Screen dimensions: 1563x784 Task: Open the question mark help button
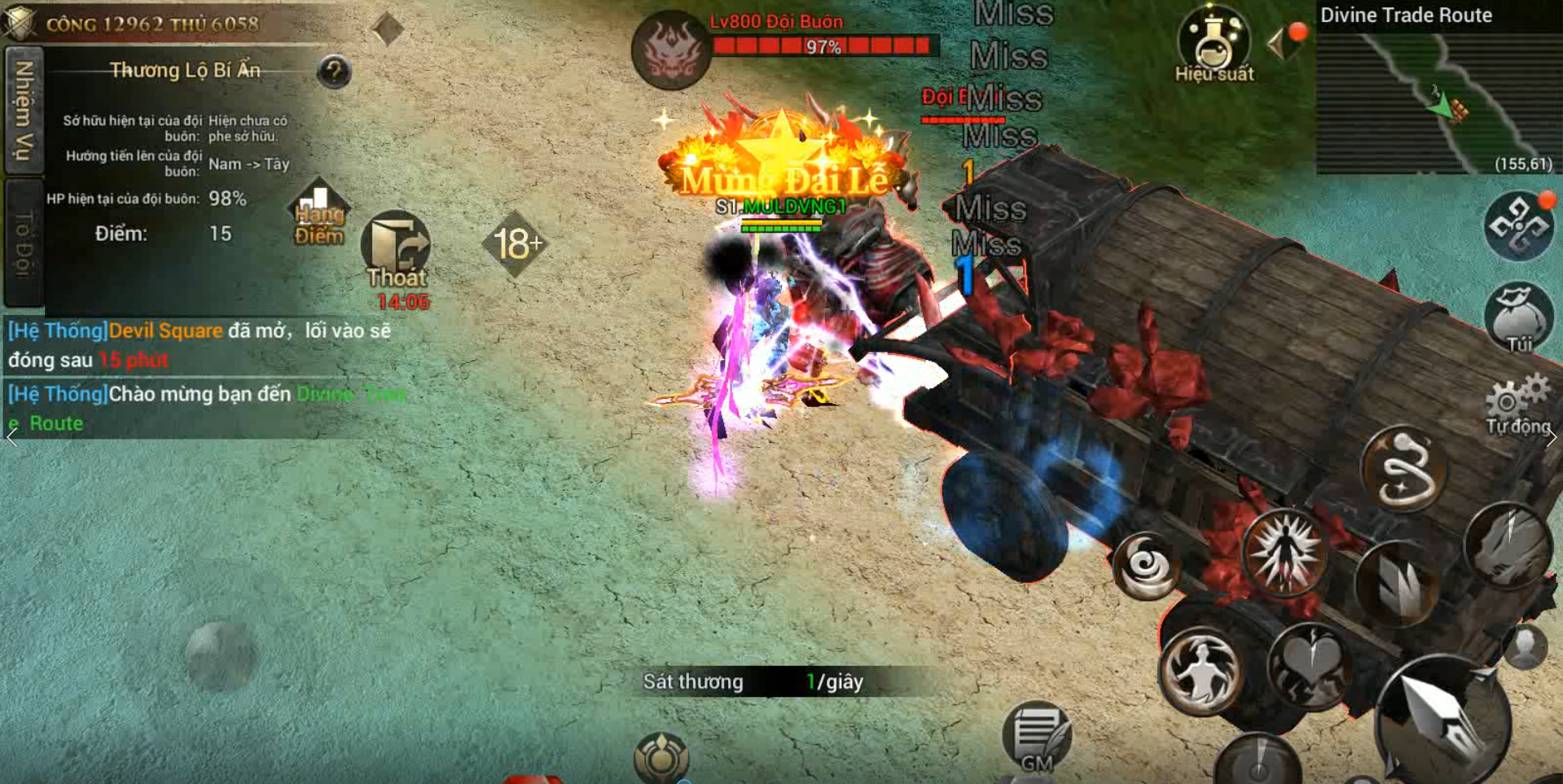[333, 72]
